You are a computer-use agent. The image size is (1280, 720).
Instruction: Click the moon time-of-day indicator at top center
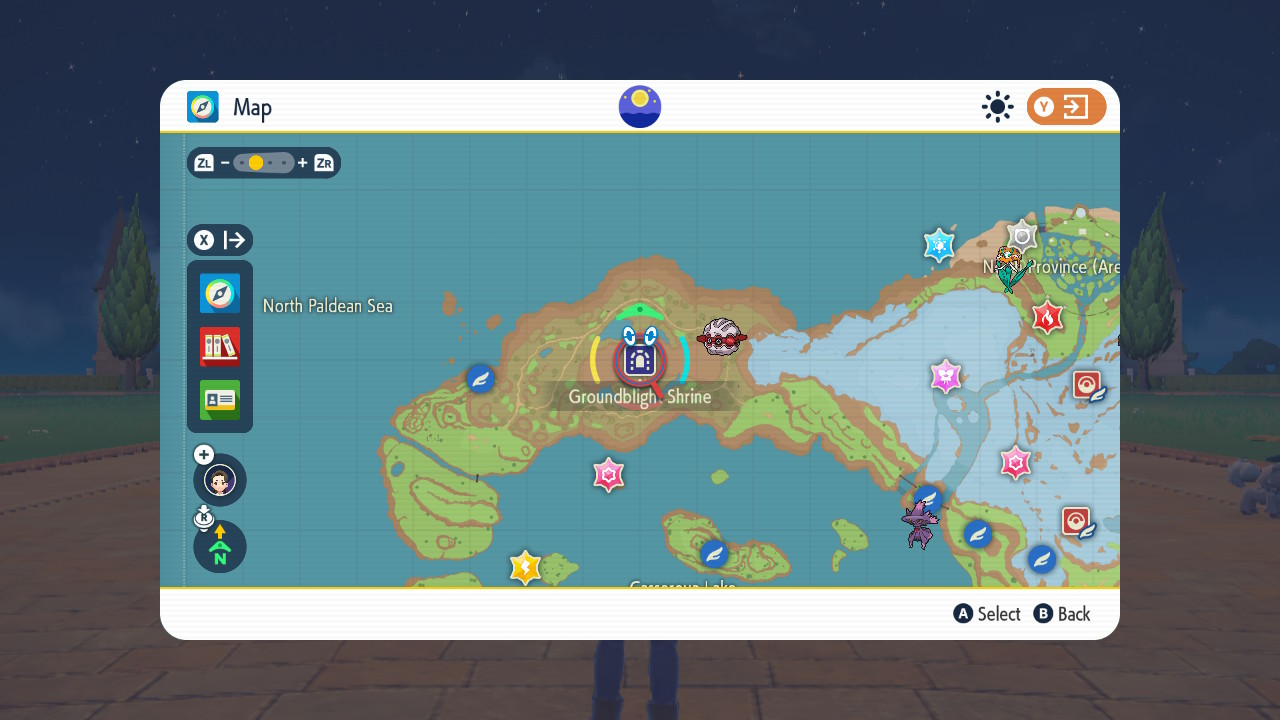pos(639,106)
